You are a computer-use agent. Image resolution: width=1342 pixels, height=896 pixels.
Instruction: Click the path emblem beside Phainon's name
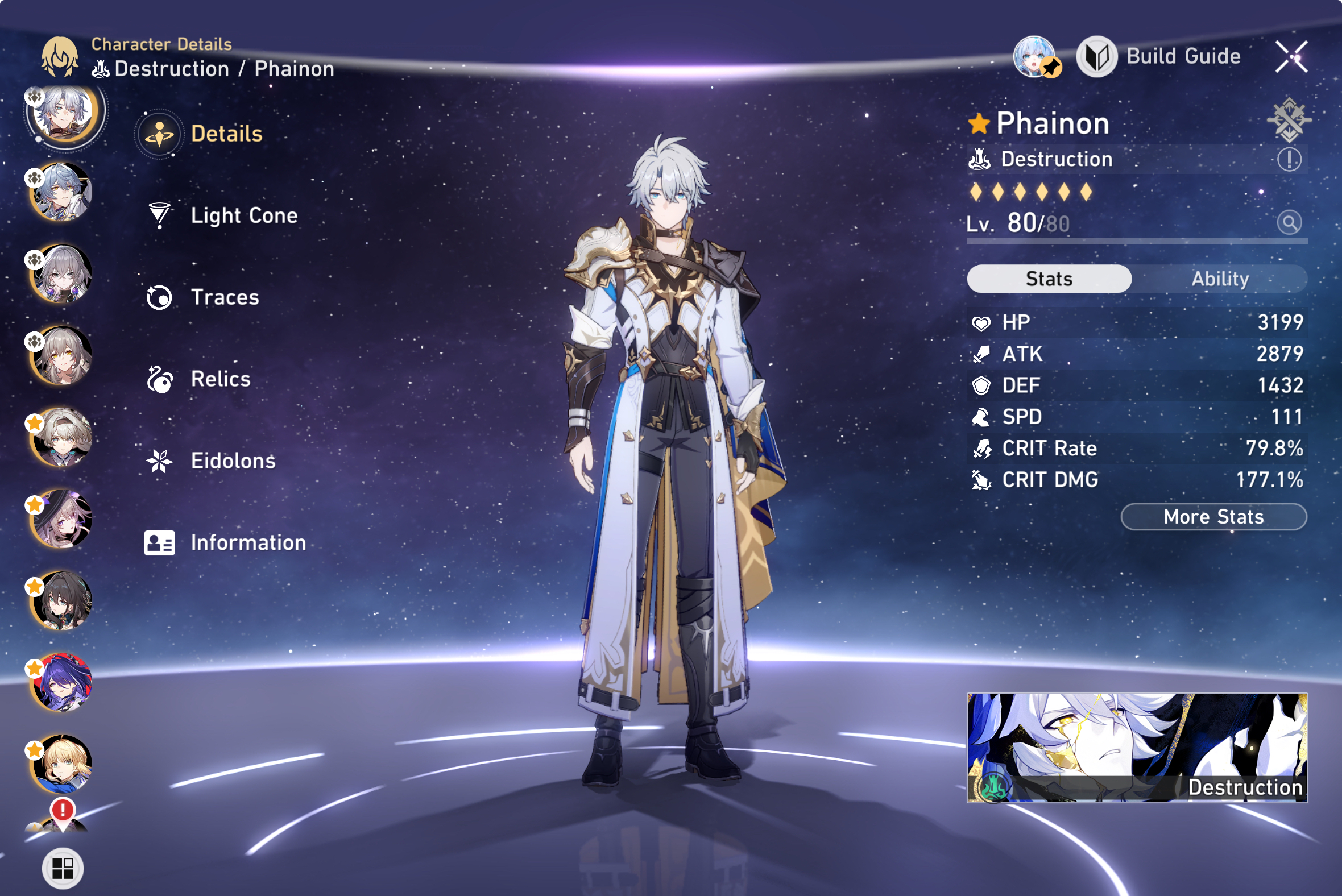(x=1289, y=120)
